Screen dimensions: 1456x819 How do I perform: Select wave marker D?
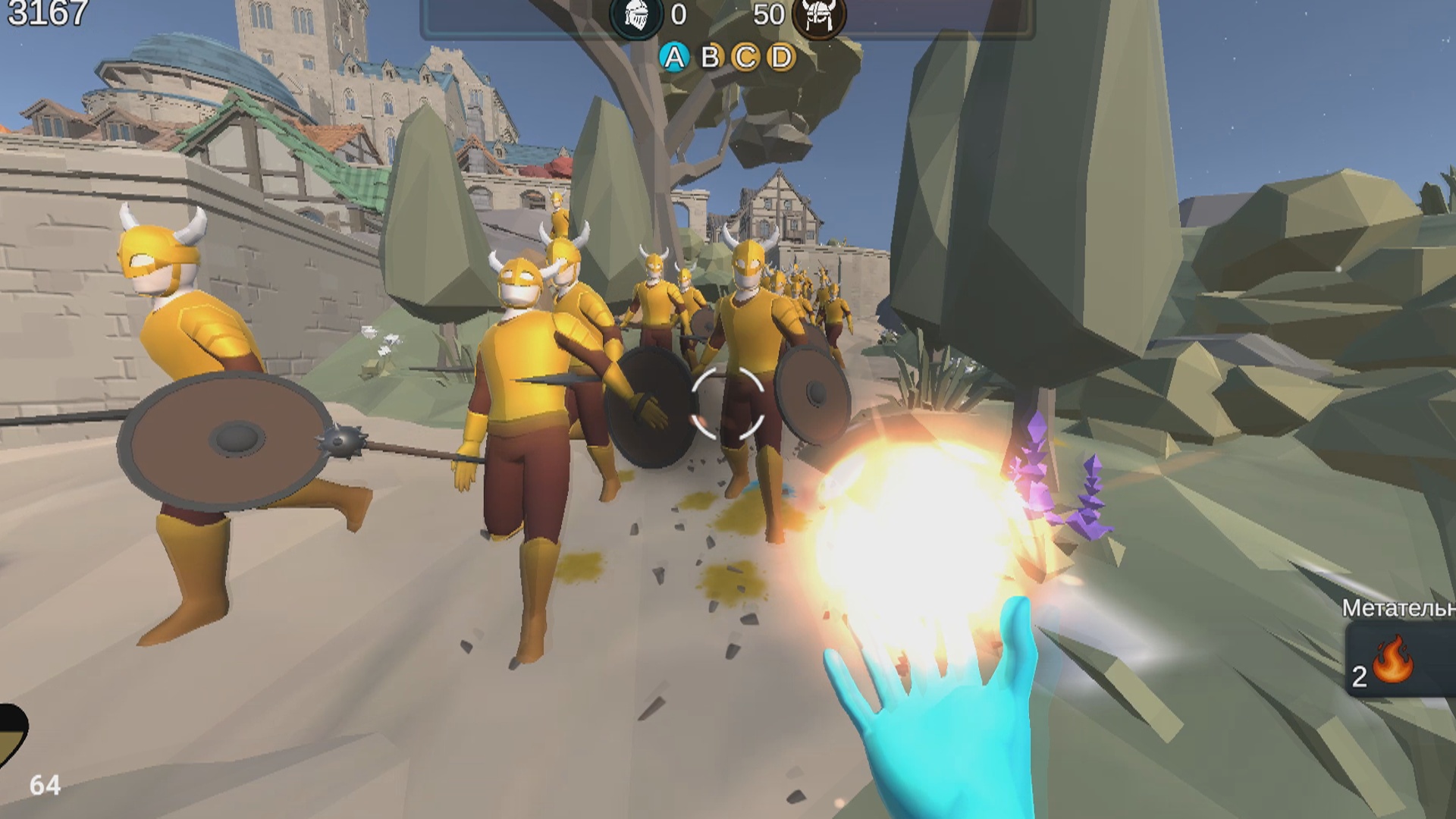coord(782,57)
